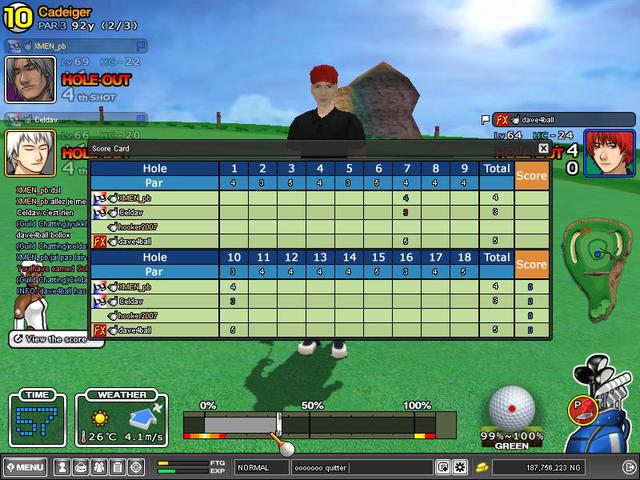Type in the chat input field
Image resolution: width=640 pixels, height=480 pixels.
pos(360,467)
